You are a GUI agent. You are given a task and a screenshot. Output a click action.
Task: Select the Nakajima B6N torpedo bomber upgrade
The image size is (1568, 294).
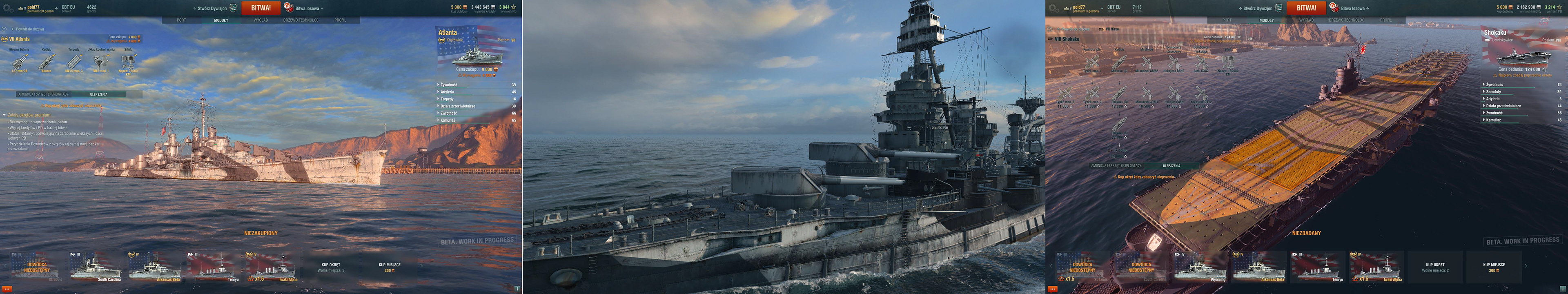coord(1174,94)
